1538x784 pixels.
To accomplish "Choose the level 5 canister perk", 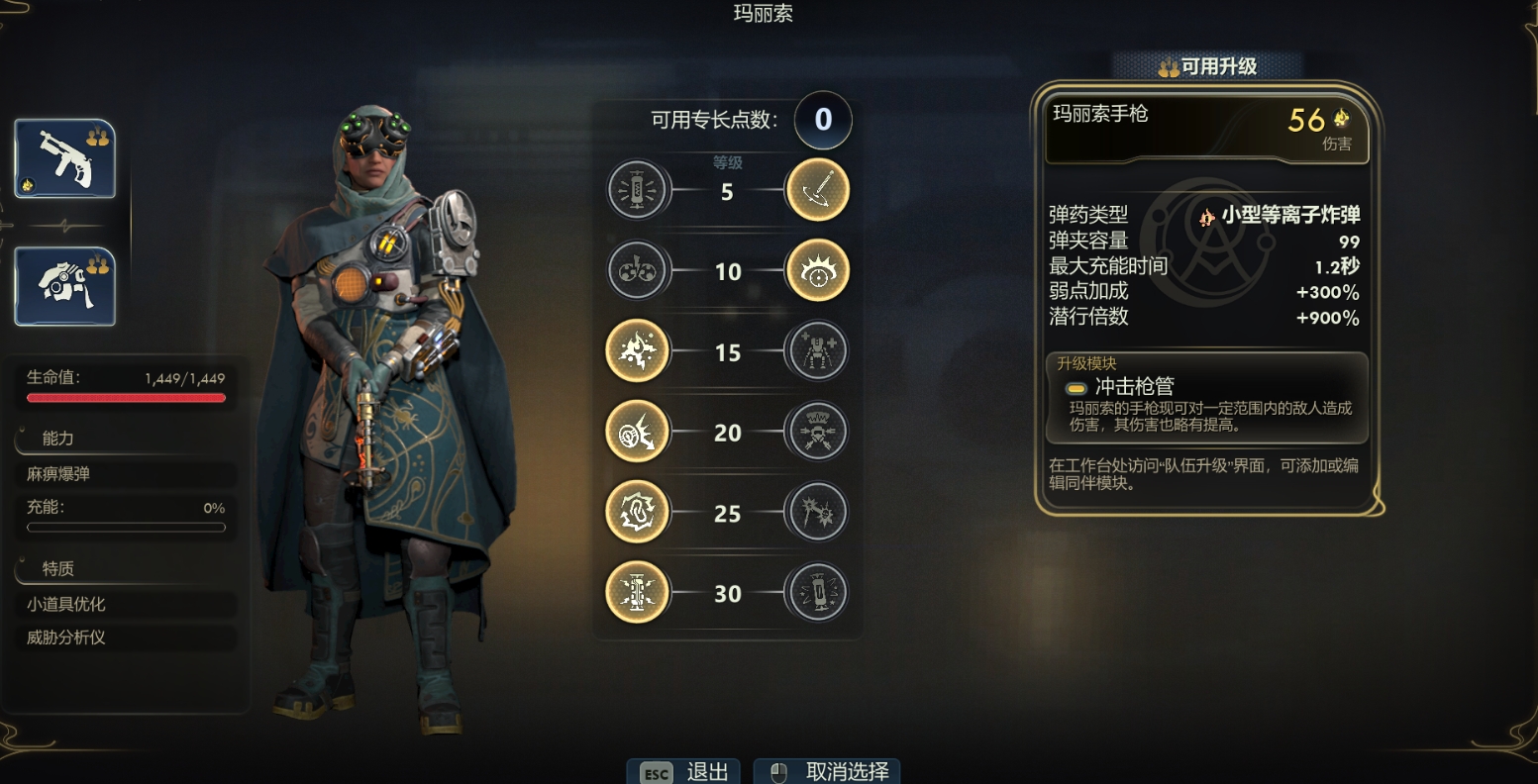I will tap(639, 189).
